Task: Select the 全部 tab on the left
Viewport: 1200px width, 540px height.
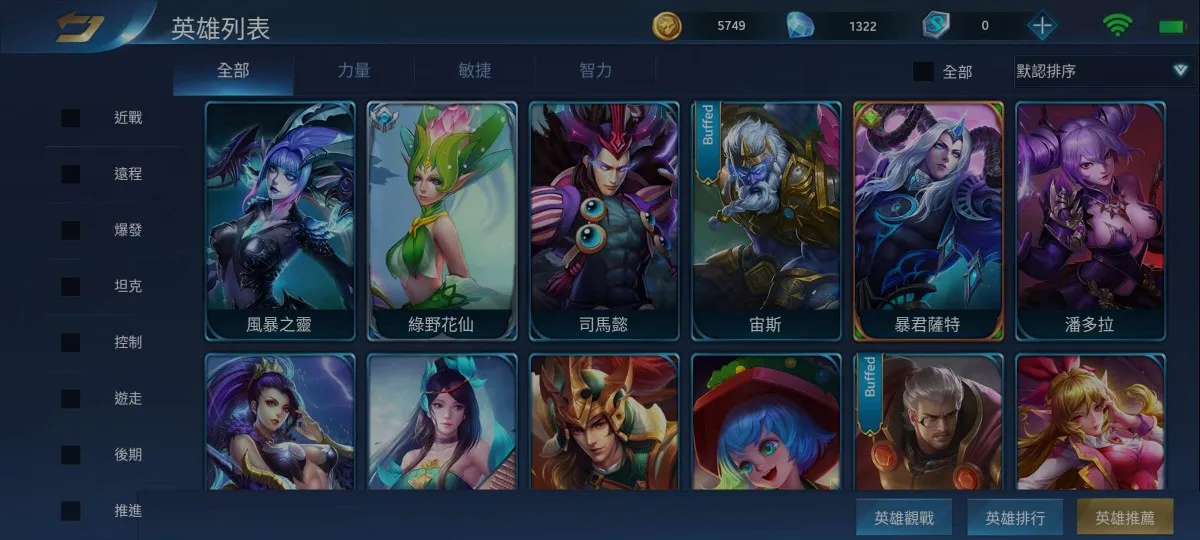Action: [x=233, y=70]
